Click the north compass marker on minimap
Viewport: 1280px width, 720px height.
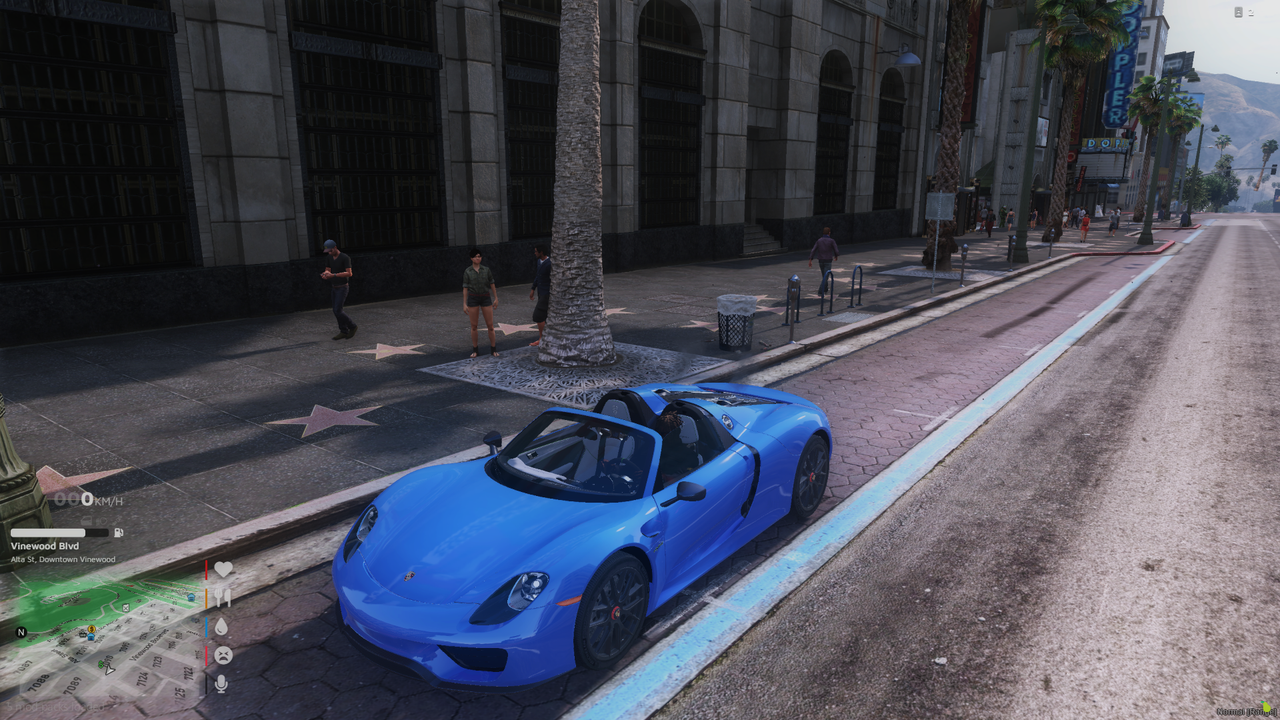pyautogui.click(x=20, y=633)
